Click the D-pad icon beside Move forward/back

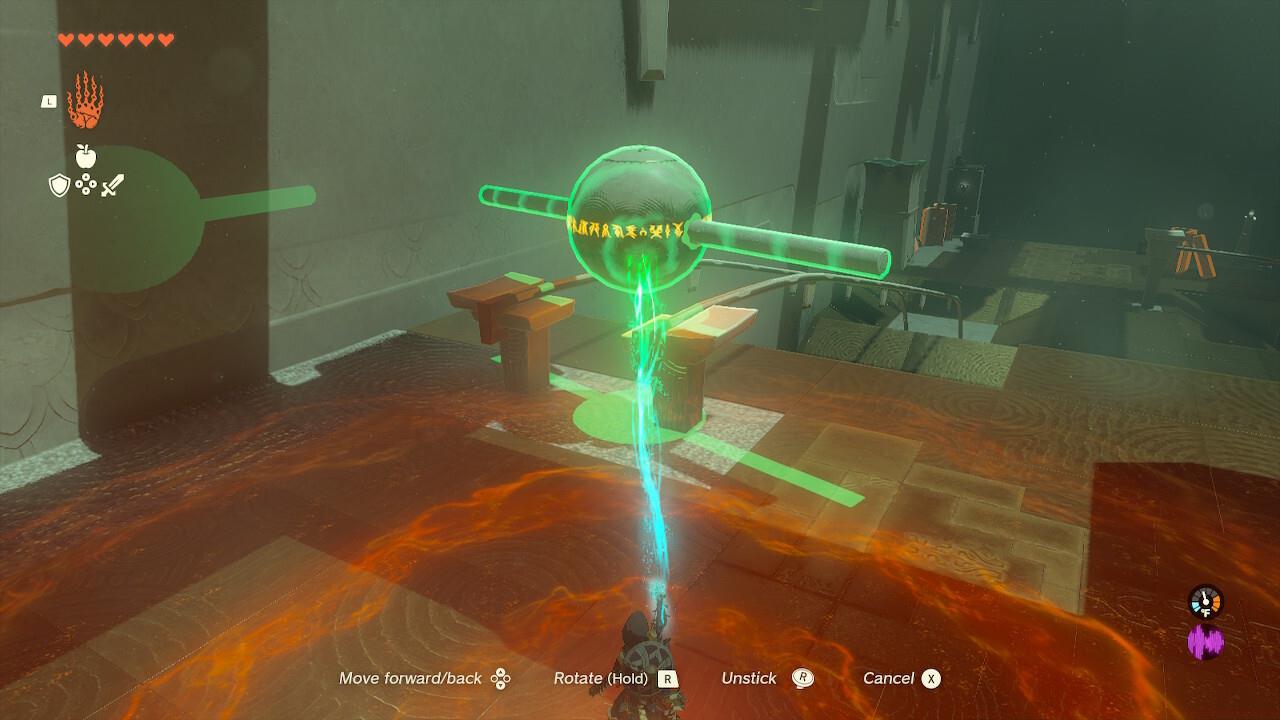click(x=502, y=678)
